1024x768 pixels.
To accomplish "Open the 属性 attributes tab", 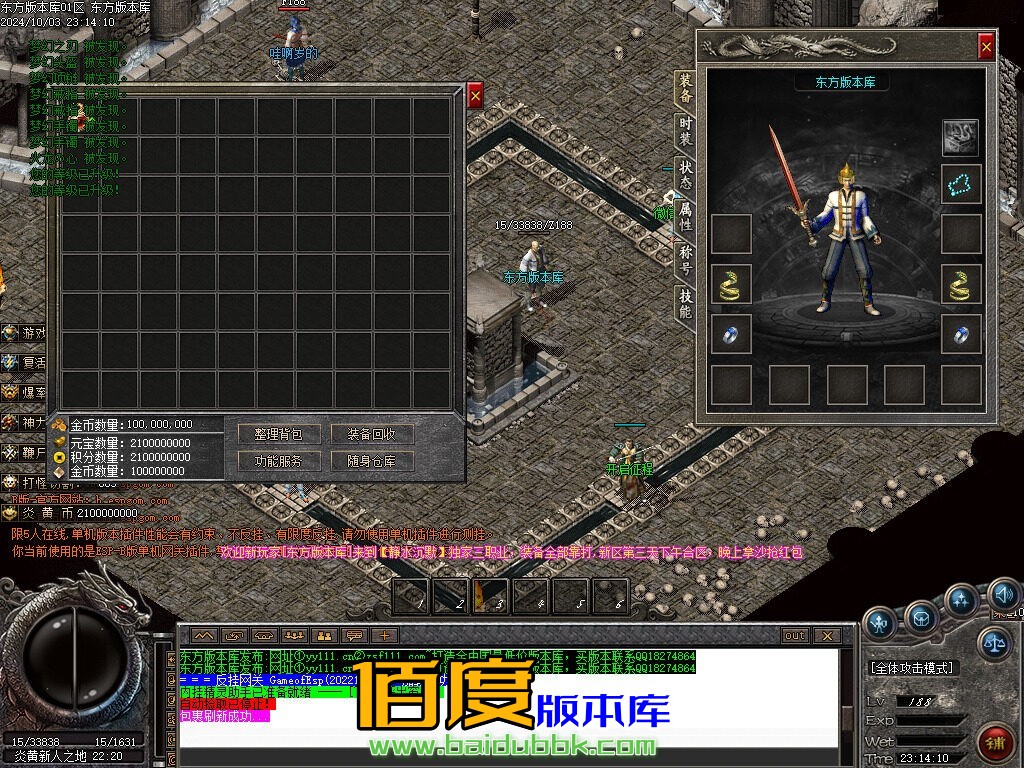I will point(685,216).
